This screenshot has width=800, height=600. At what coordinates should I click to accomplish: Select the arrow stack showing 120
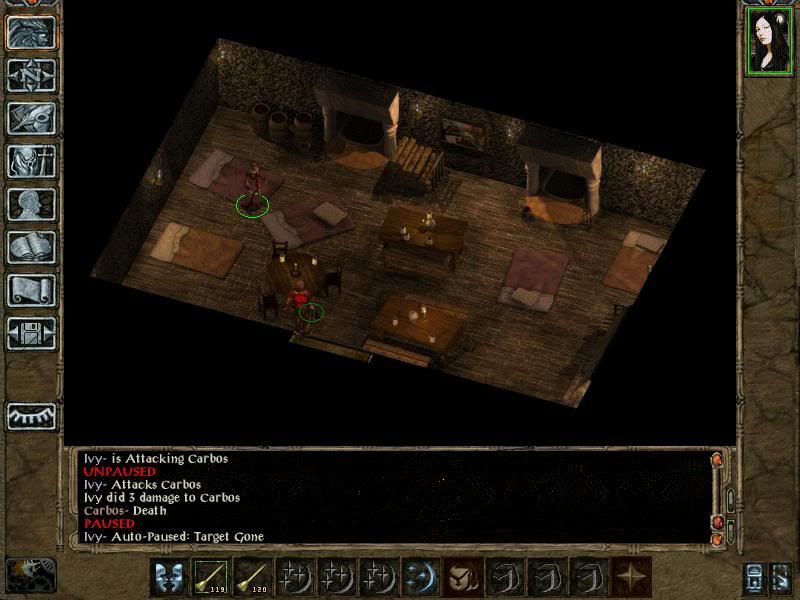(x=253, y=577)
